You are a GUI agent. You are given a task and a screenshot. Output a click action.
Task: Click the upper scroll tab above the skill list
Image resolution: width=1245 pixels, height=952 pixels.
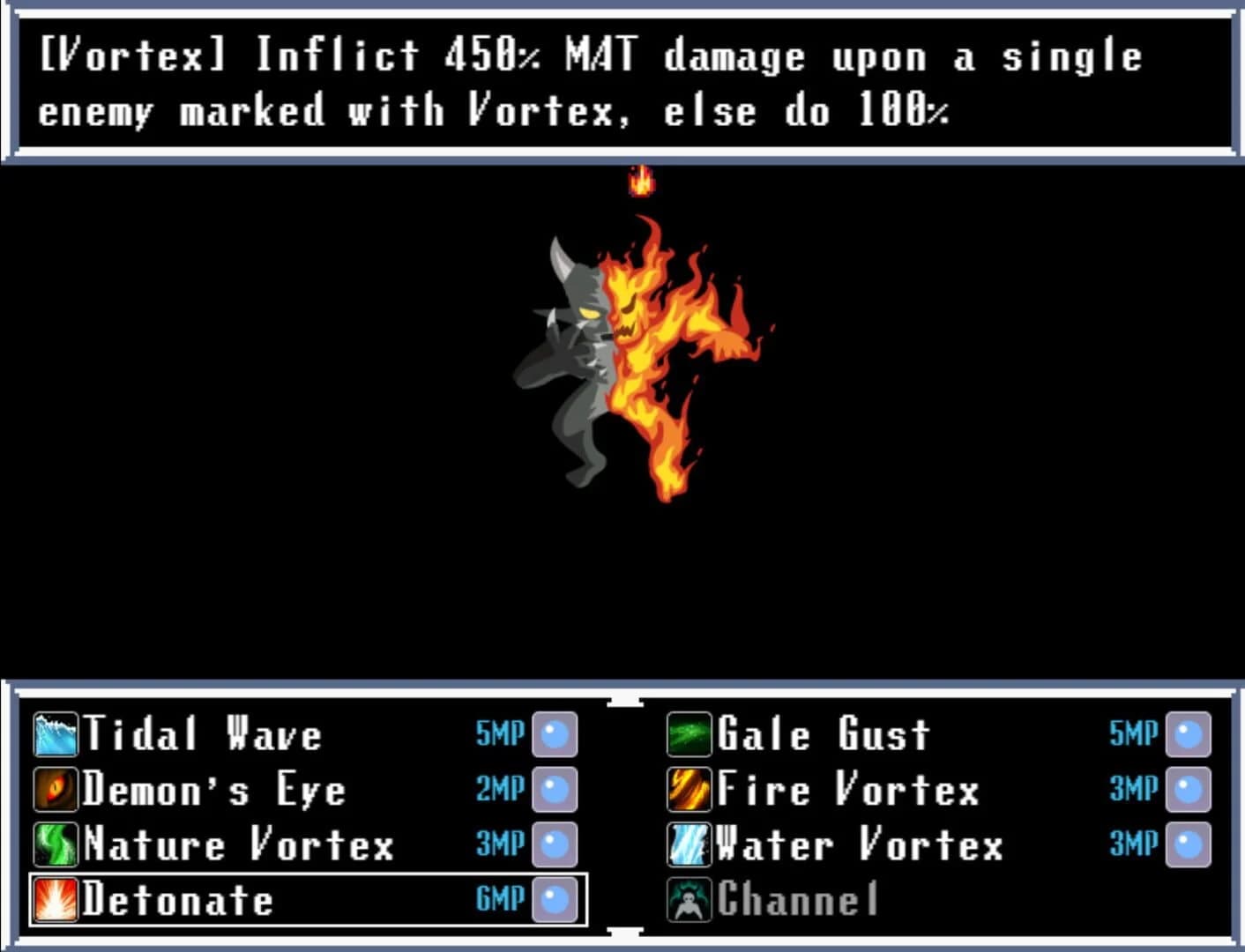pyautogui.click(x=626, y=702)
